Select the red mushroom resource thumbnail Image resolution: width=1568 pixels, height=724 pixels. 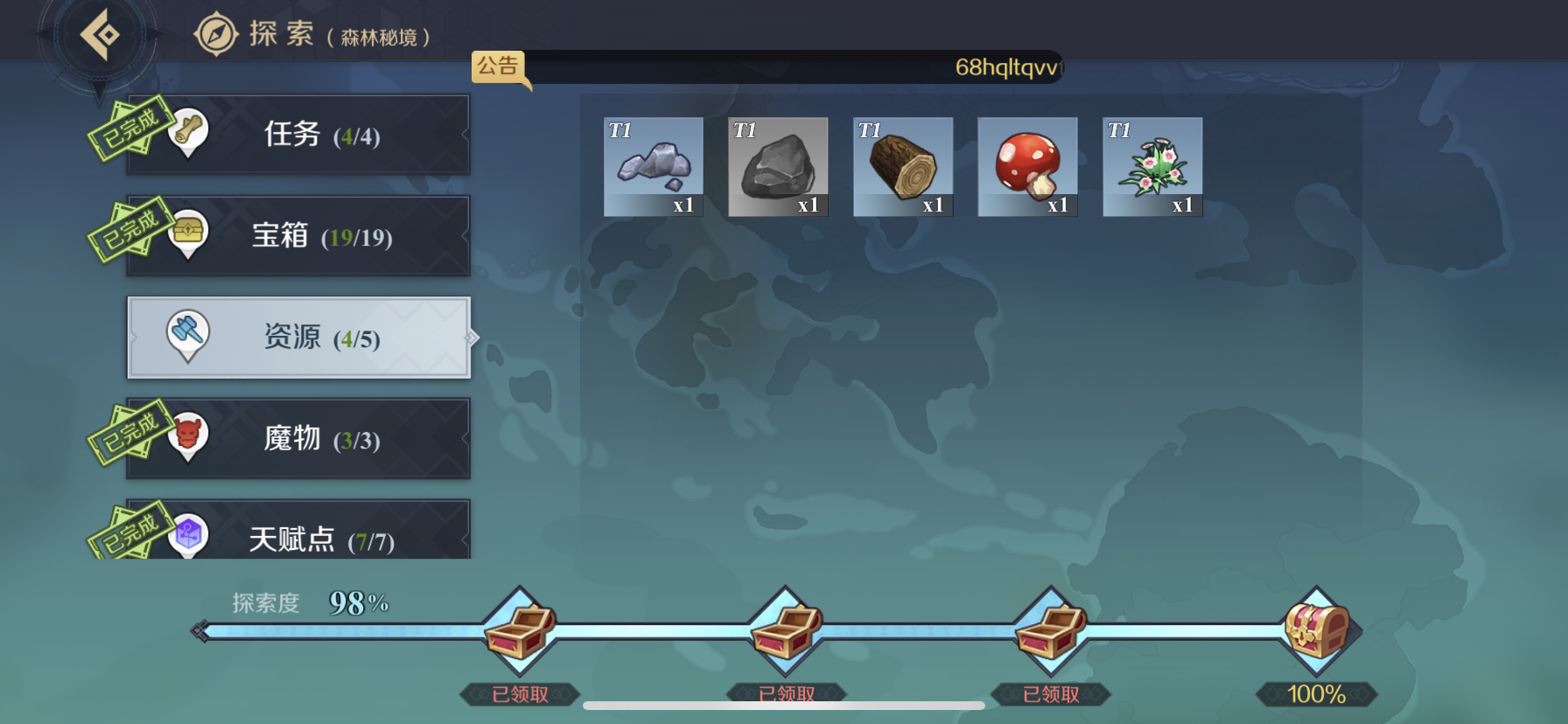(x=1027, y=166)
